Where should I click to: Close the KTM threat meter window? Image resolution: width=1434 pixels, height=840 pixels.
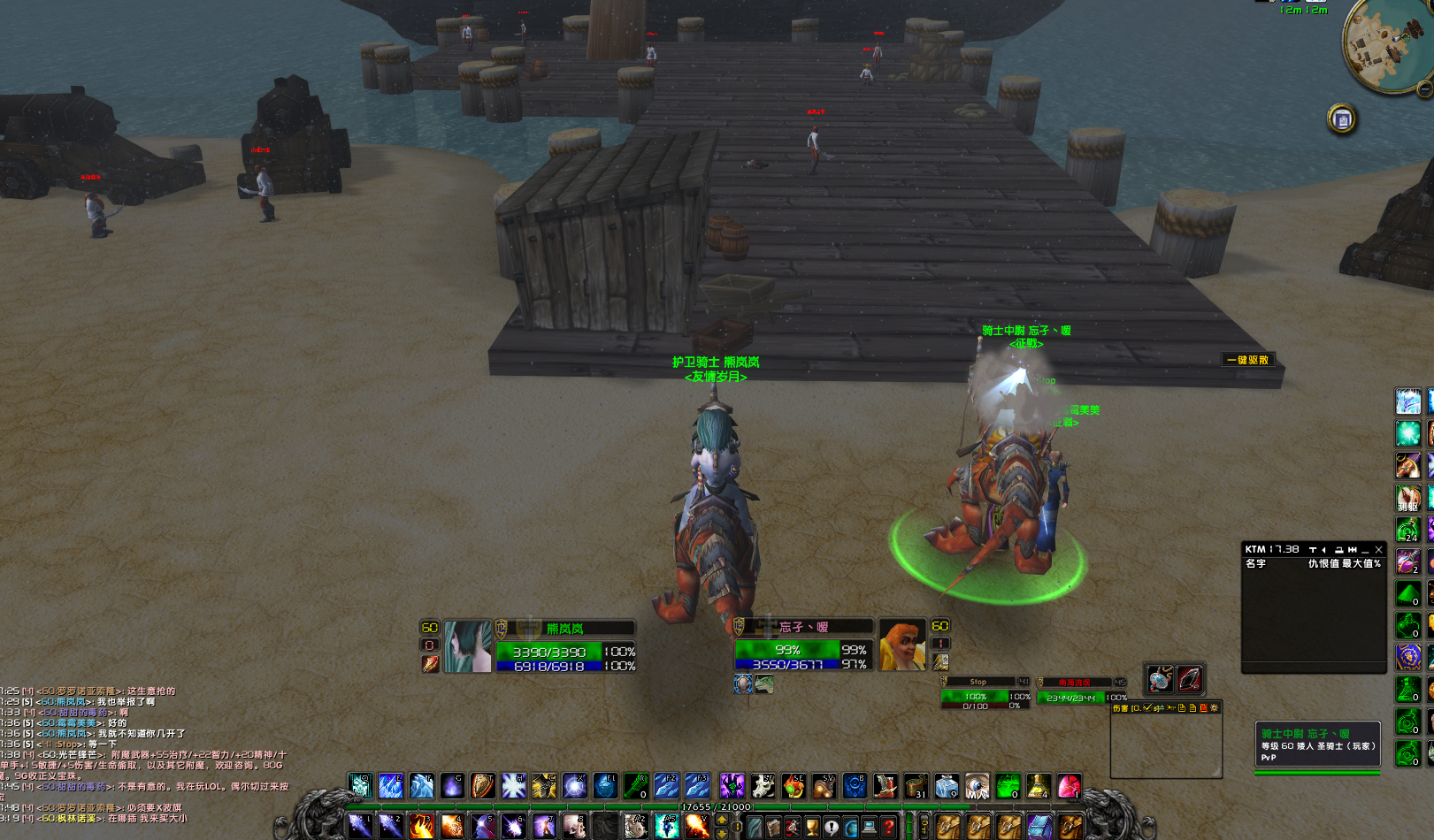[x=1378, y=550]
